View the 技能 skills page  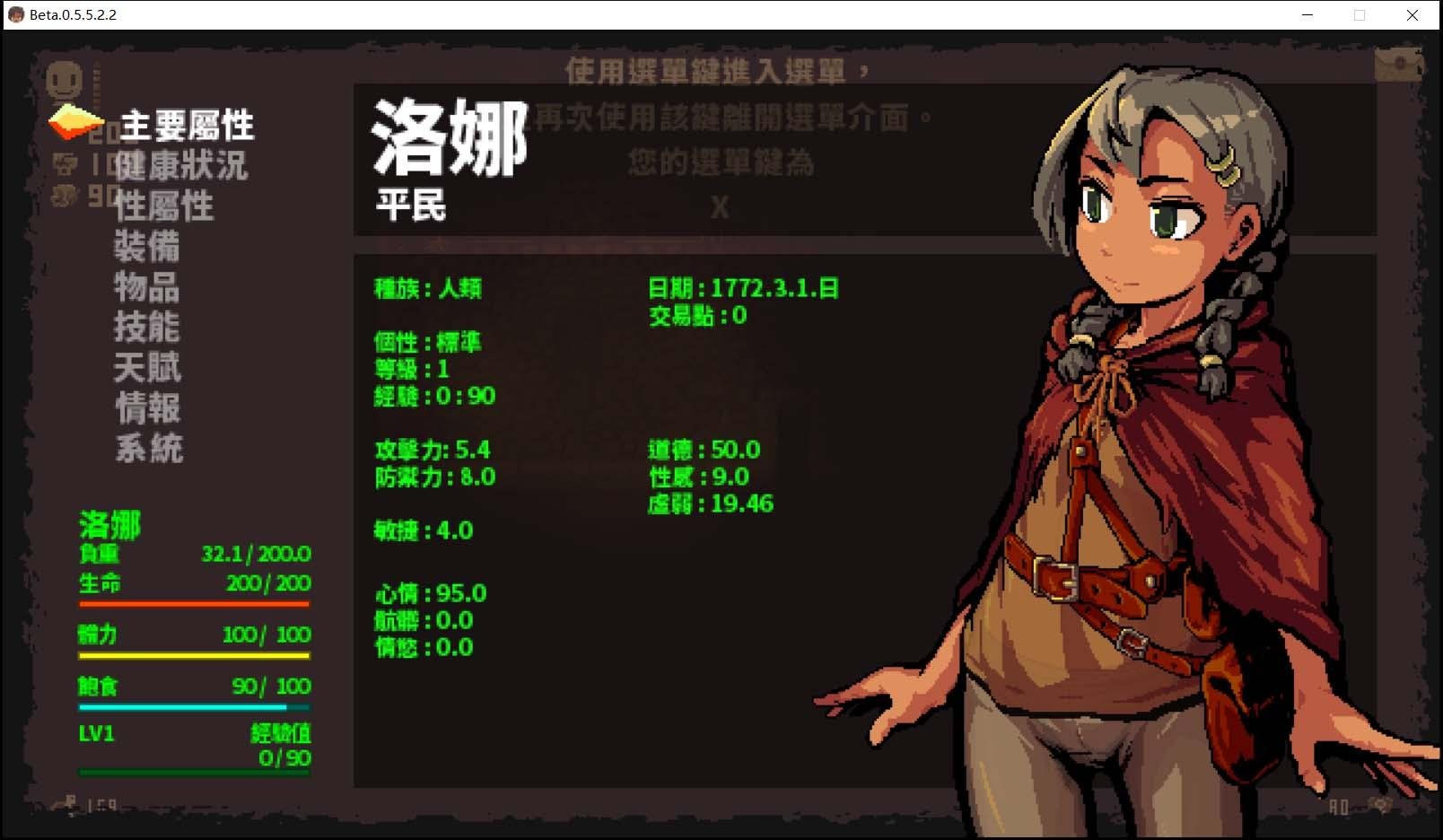[149, 327]
